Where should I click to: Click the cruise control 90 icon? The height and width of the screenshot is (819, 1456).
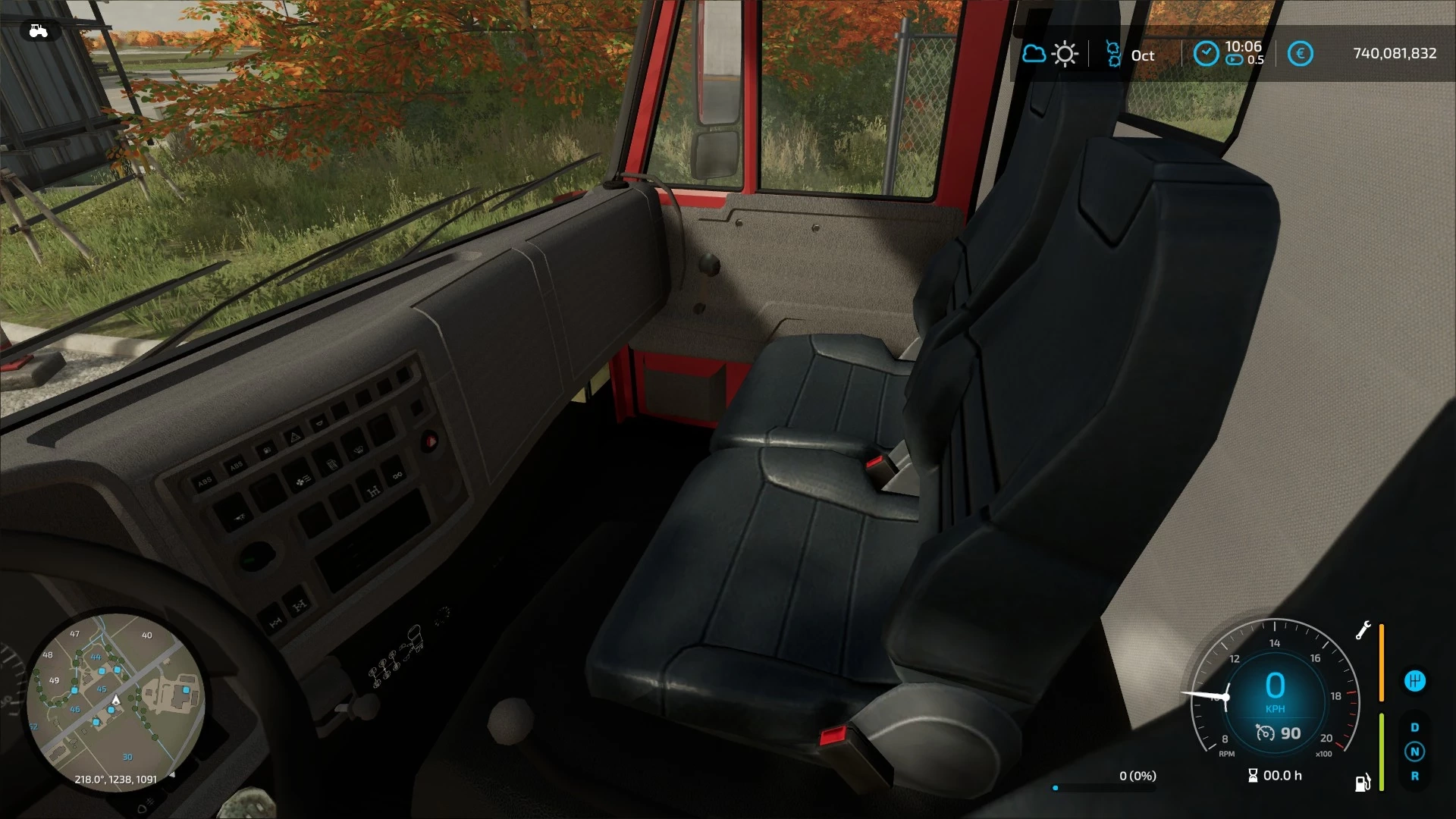pyautogui.click(x=1266, y=733)
